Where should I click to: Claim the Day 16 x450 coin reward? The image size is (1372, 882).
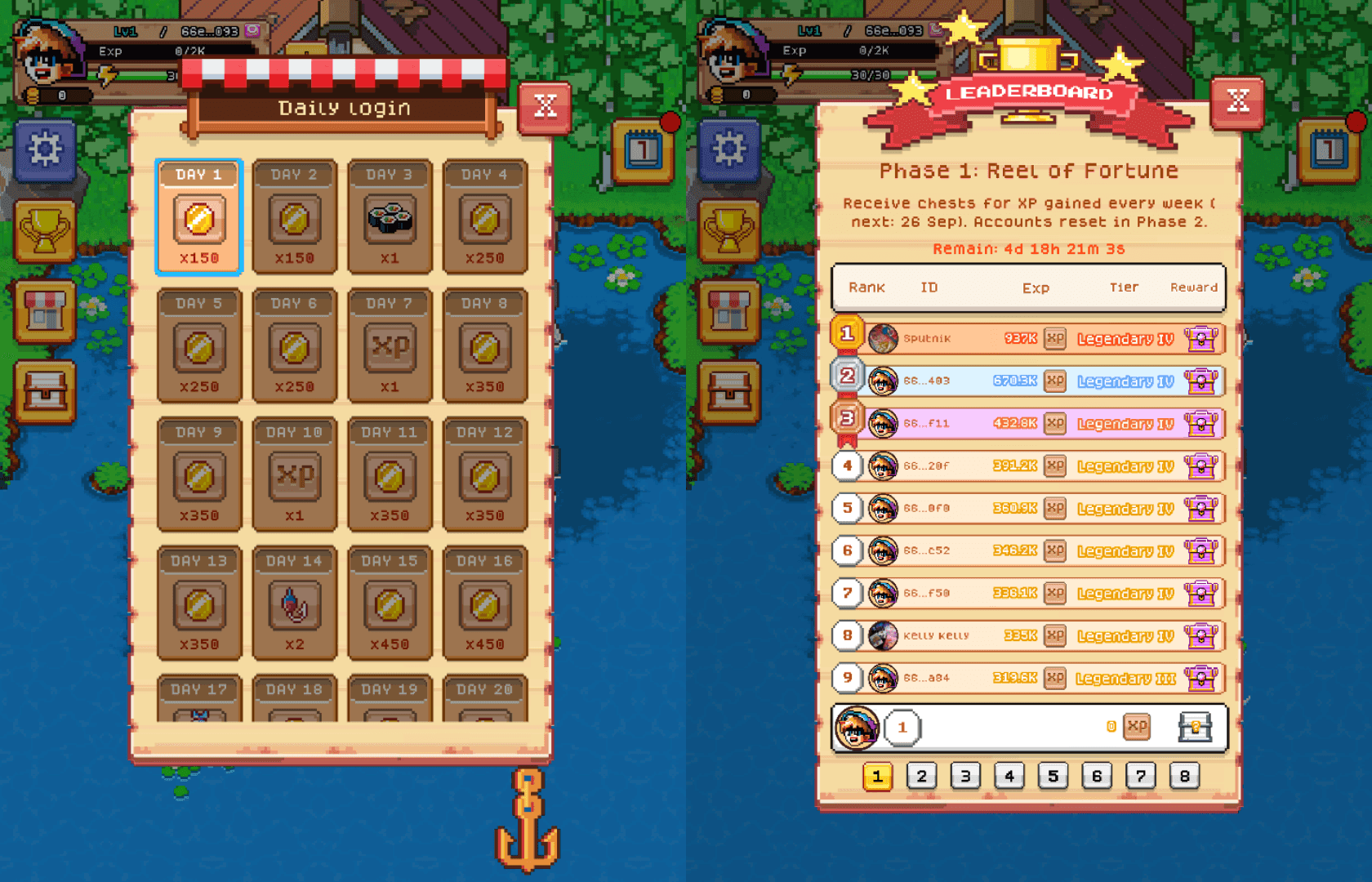coord(484,604)
